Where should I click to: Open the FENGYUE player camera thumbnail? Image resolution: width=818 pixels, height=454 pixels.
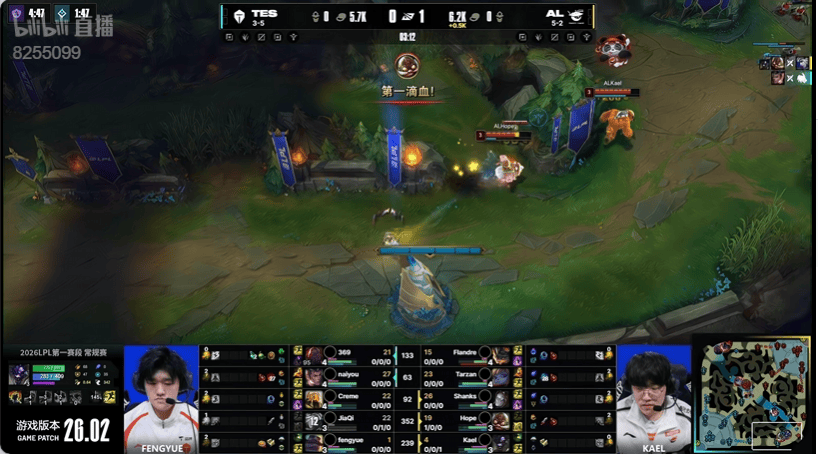click(161, 398)
